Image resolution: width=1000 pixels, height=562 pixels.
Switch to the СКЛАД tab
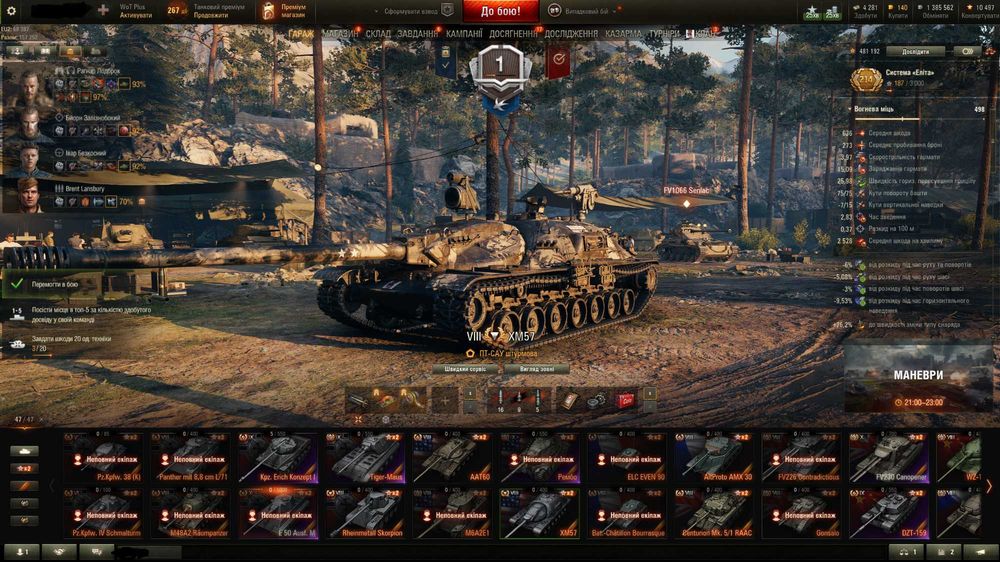[x=378, y=34]
